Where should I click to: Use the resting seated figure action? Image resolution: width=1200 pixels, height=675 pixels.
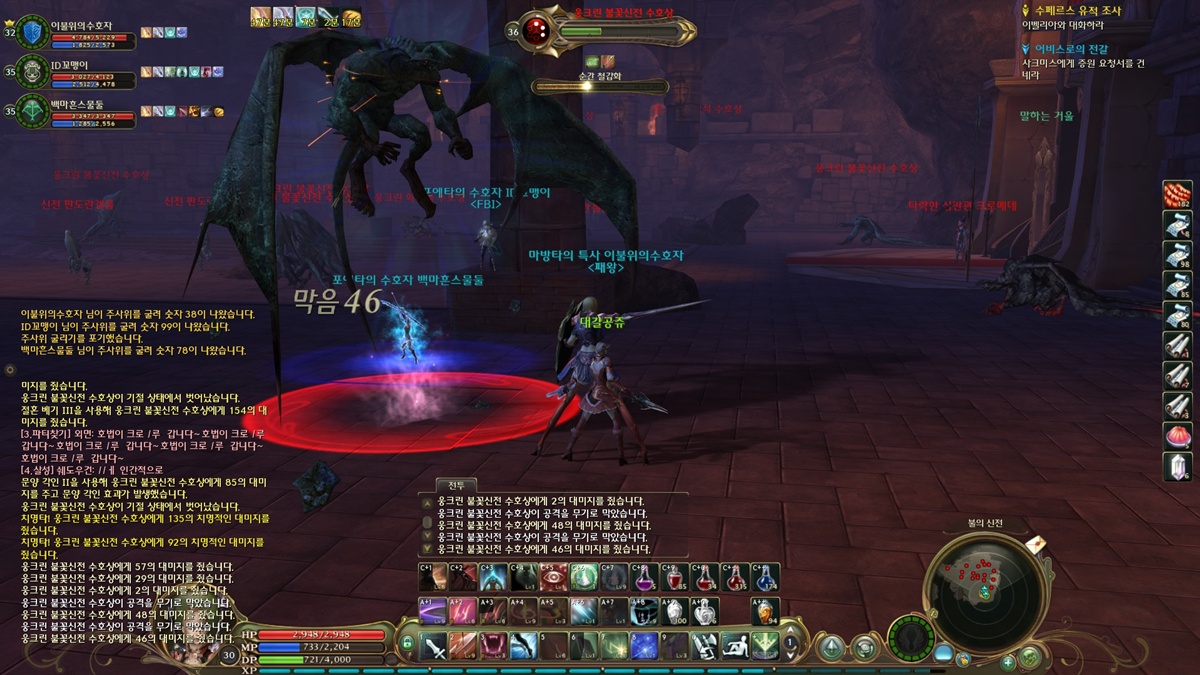tap(735, 647)
